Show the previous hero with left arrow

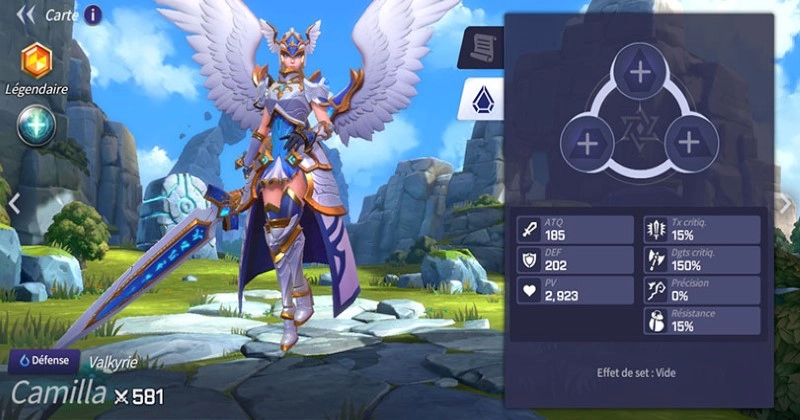(x=14, y=203)
